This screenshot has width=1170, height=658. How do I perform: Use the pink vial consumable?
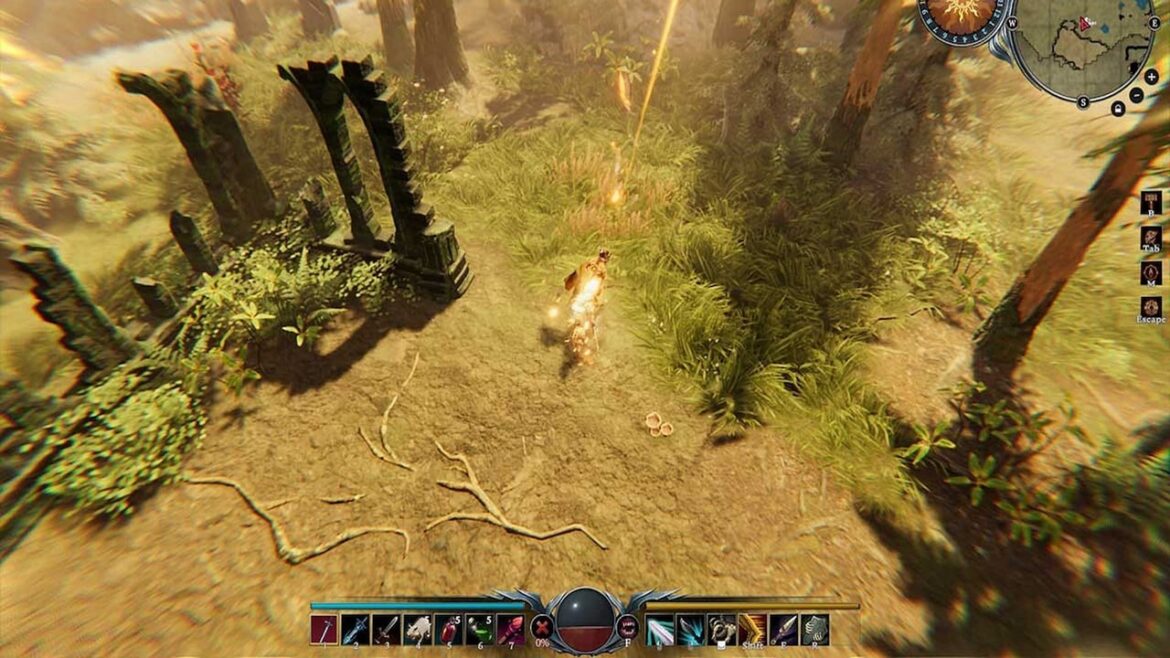511,628
